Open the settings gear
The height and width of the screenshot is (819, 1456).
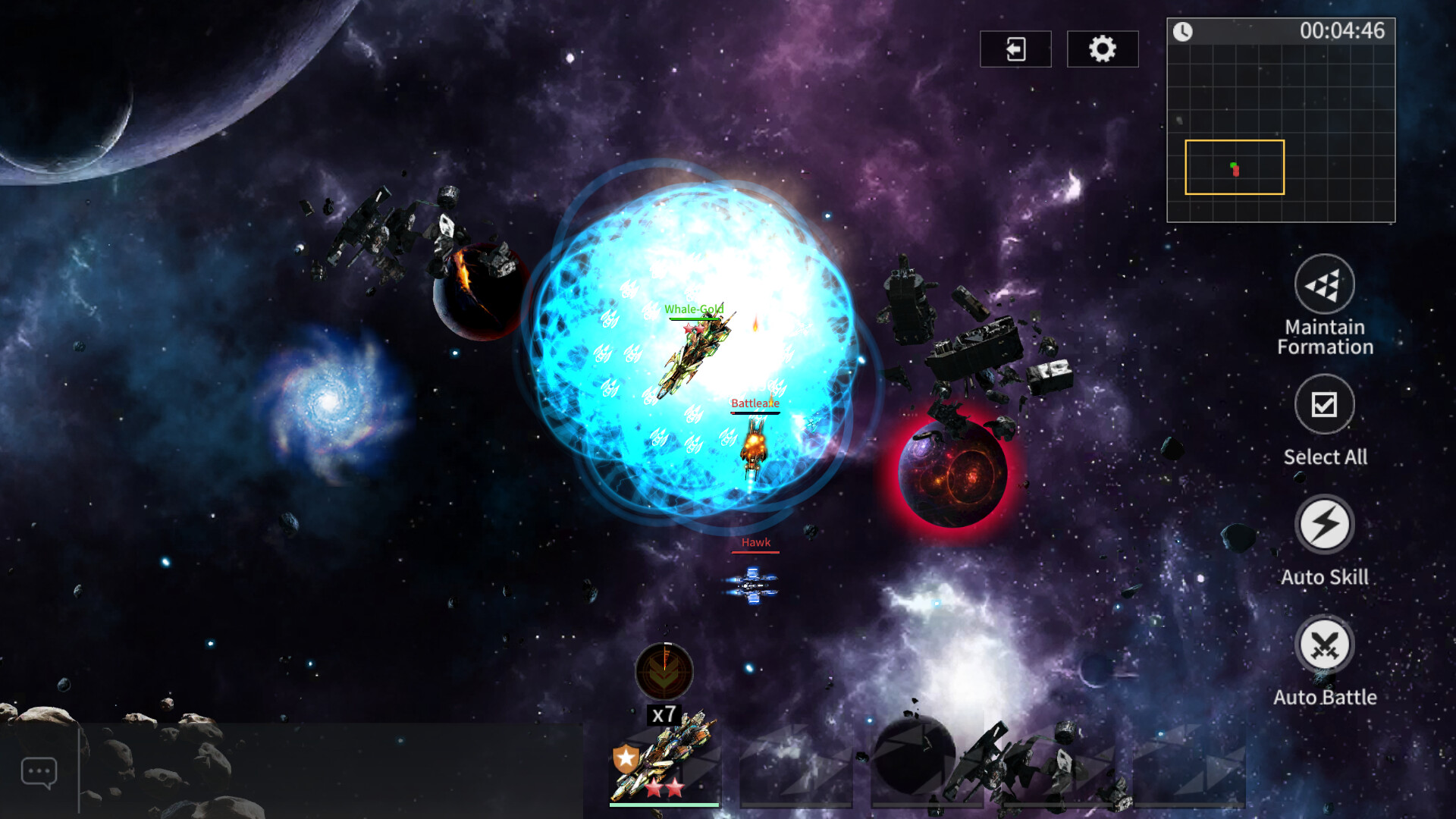click(1103, 48)
